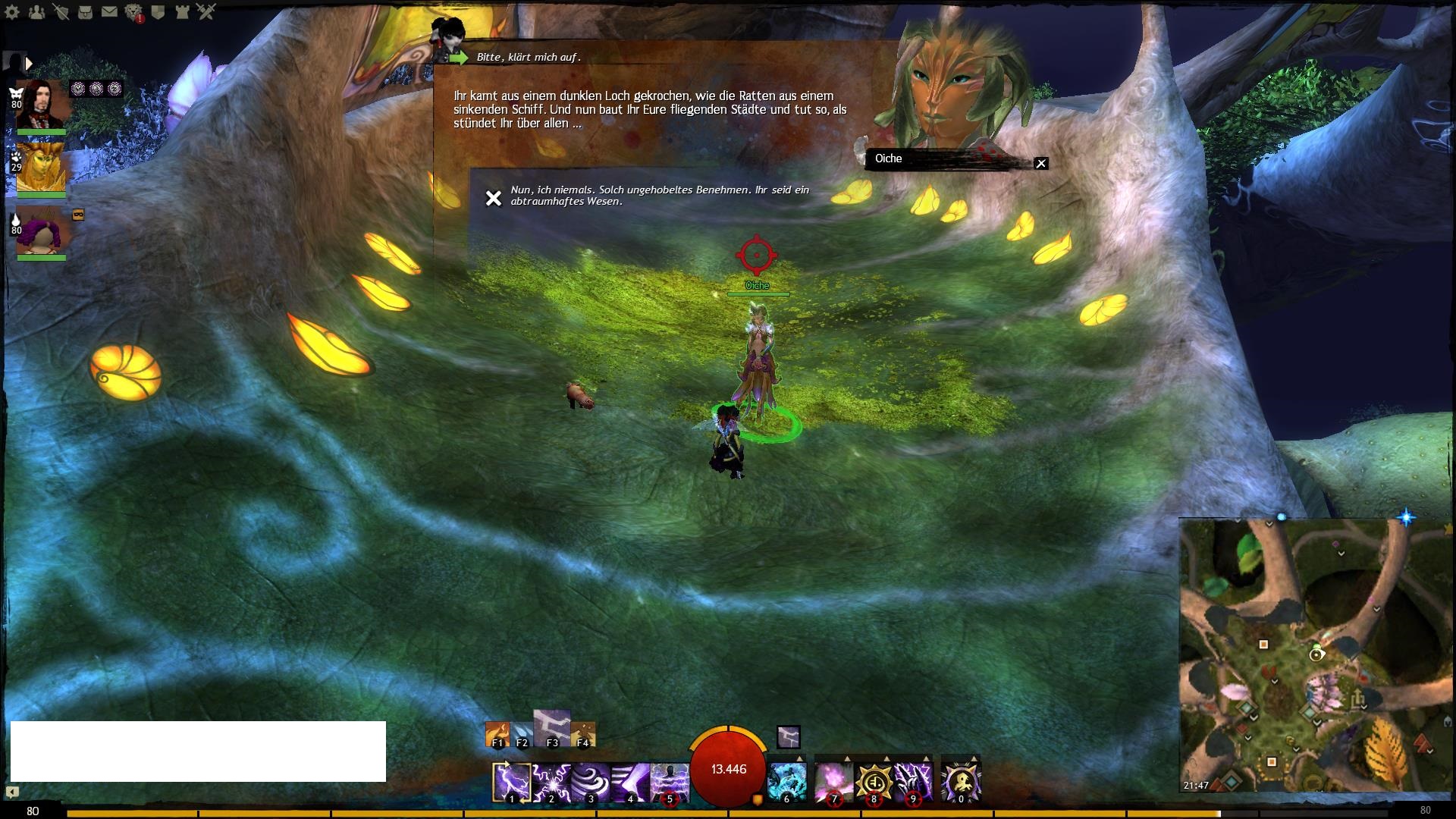
Task: Open the inventory bag icon
Action: tap(85, 12)
